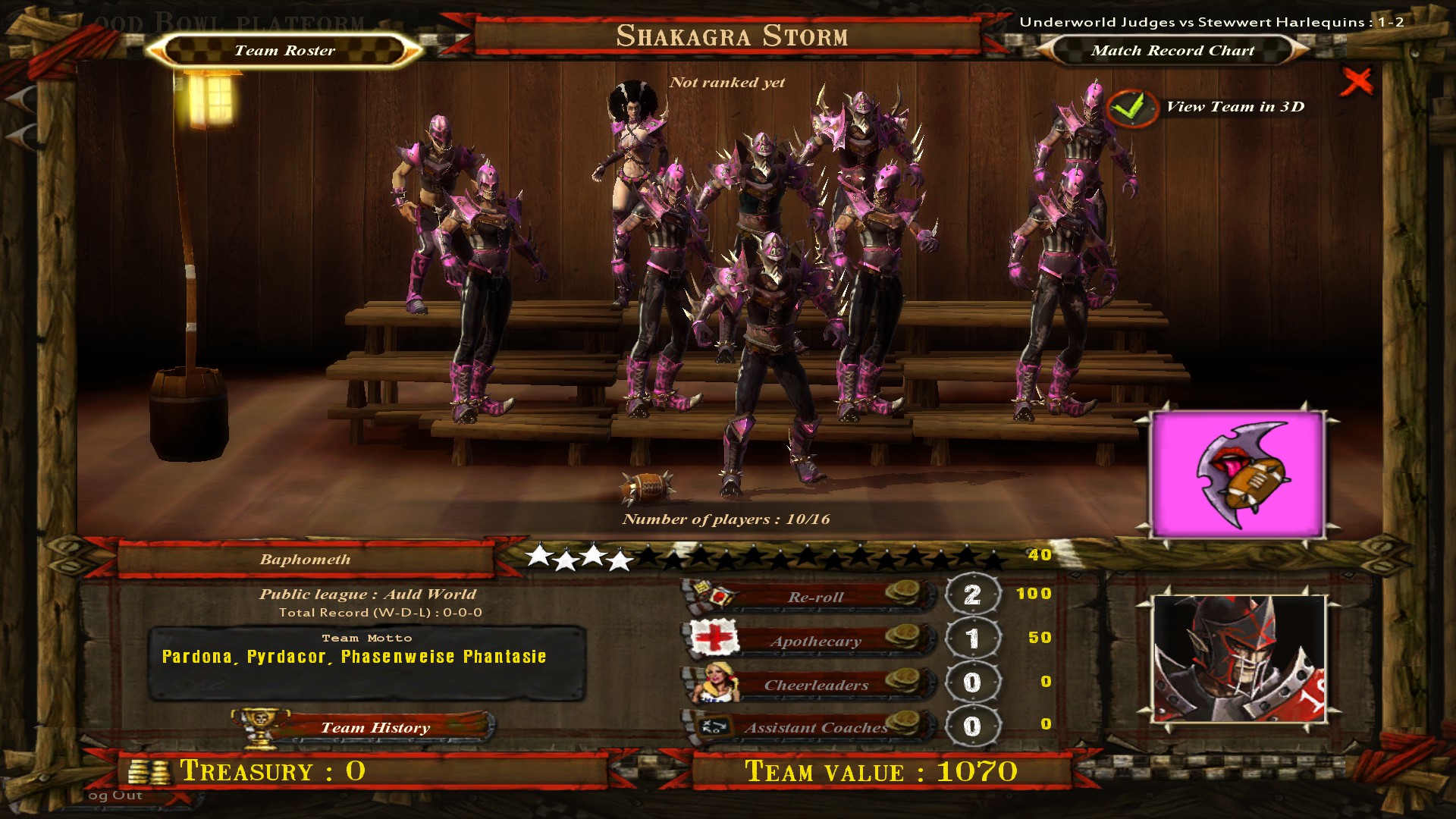Select the dark elf race portrait
This screenshot has width=1456, height=819.
point(1239,658)
